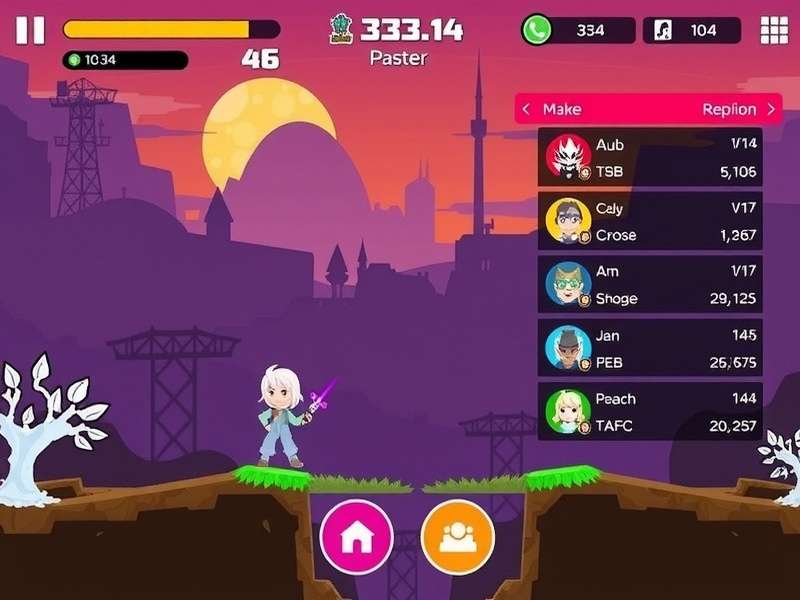Select player Am in the leaderboard
The image size is (800, 600).
(650, 285)
